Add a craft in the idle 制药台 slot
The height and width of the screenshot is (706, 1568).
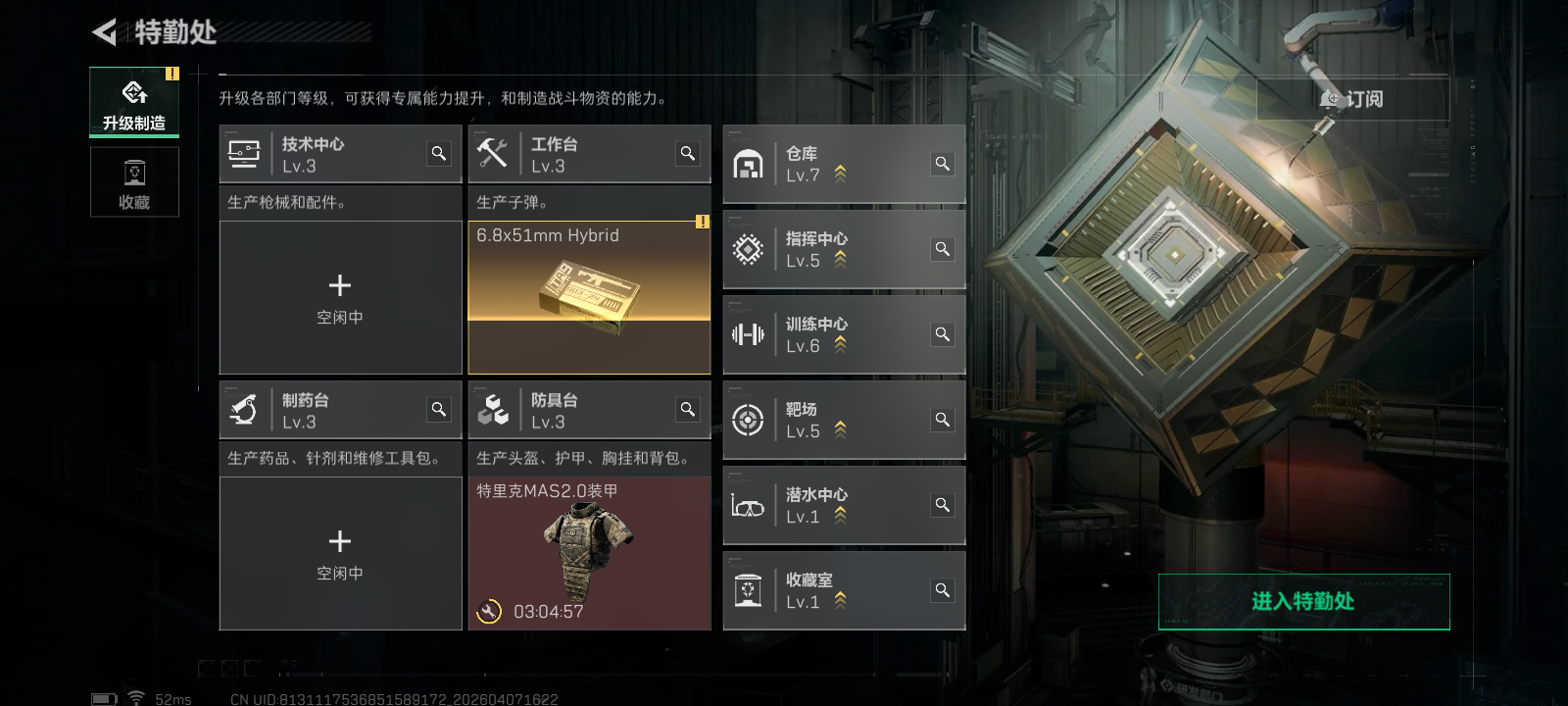click(340, 553)
